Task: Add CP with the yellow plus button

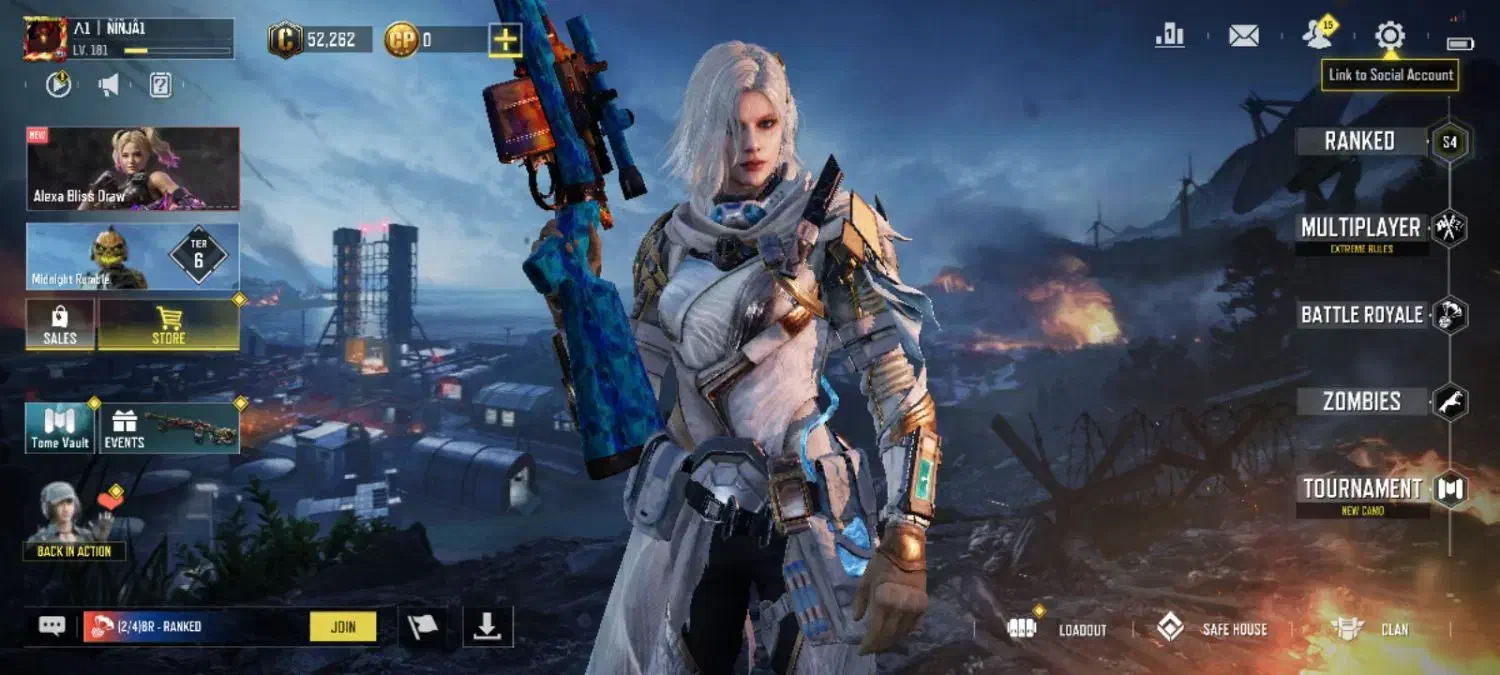Action: [x=505, y=40]
